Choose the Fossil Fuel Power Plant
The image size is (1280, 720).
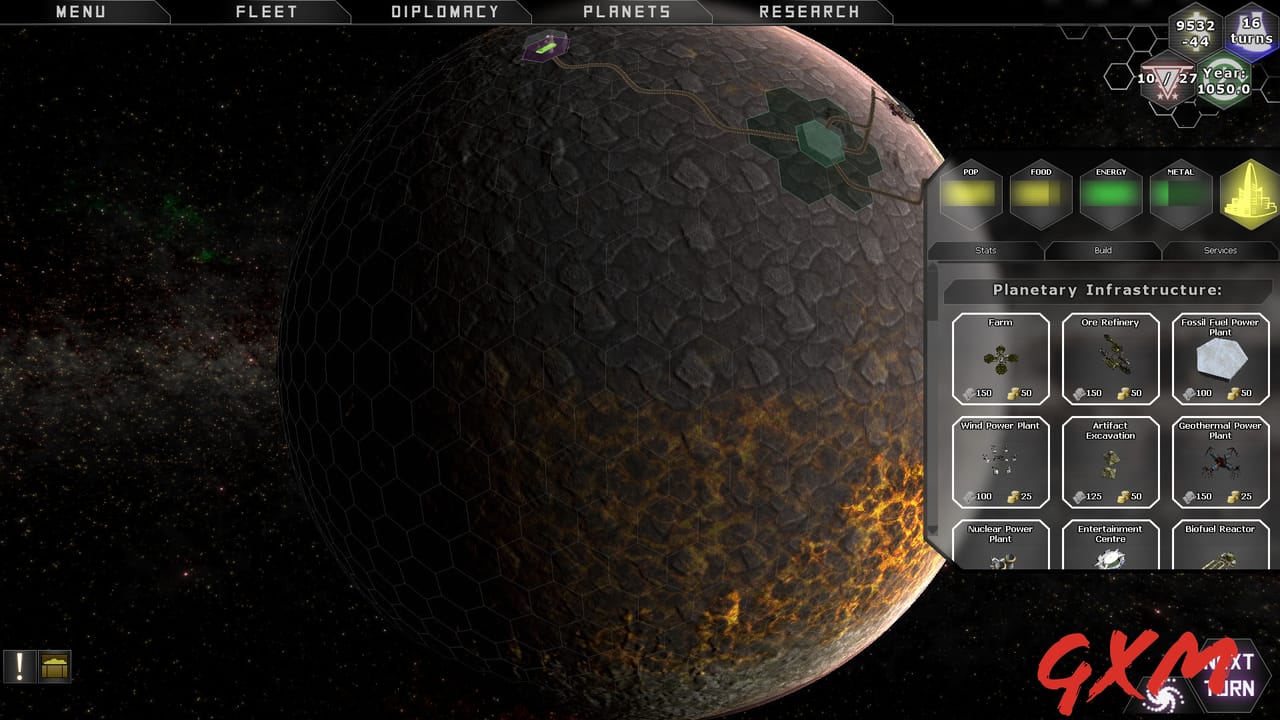click(x=1220, y=360)
